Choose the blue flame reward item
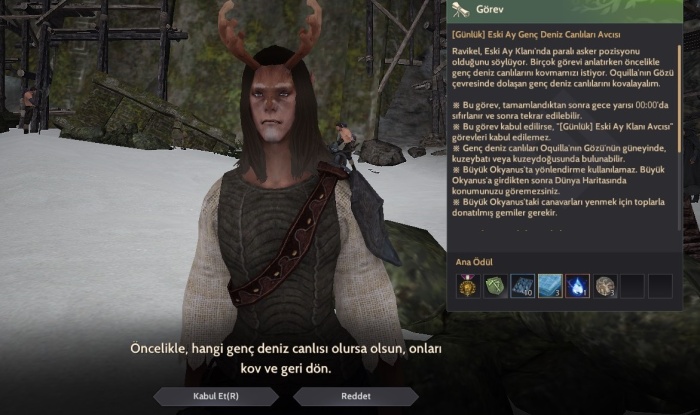The image size is (700, 415). [578, 286]
